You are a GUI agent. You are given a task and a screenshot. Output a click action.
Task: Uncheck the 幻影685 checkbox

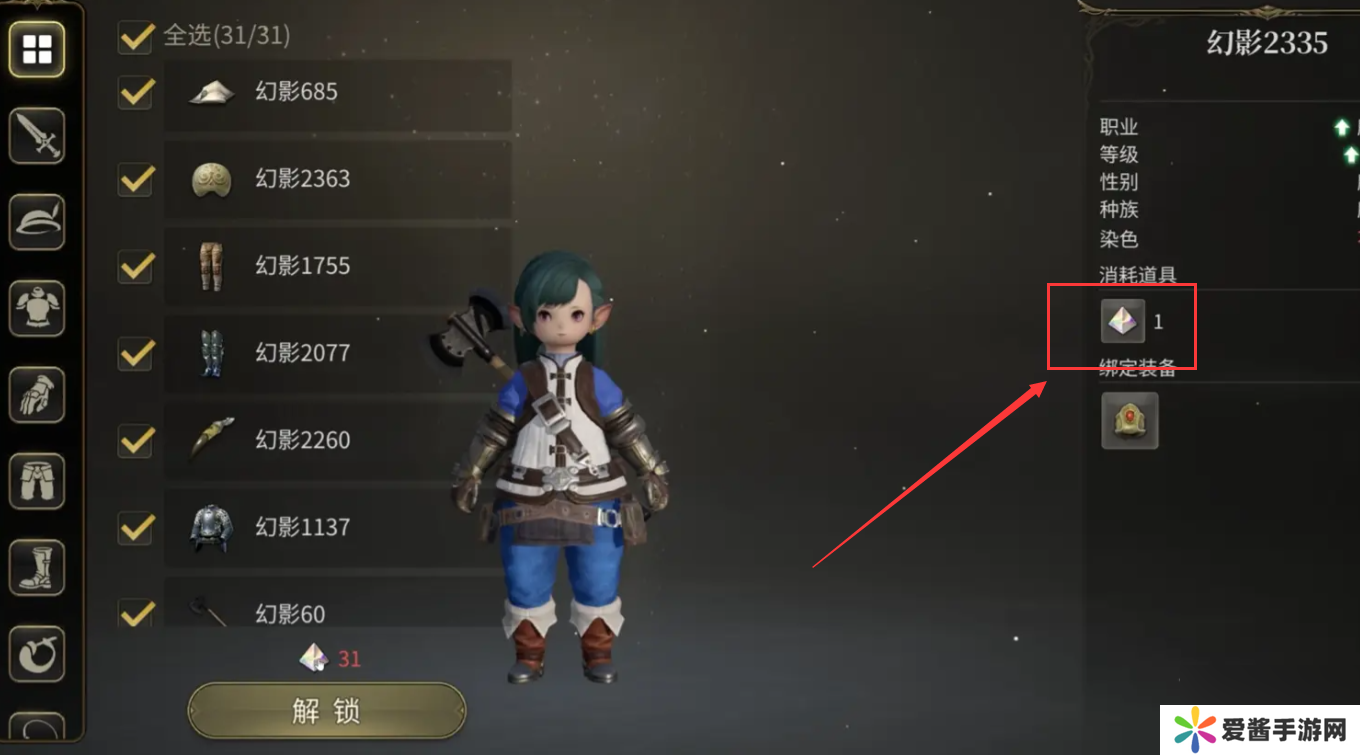[x=135, y=93]
